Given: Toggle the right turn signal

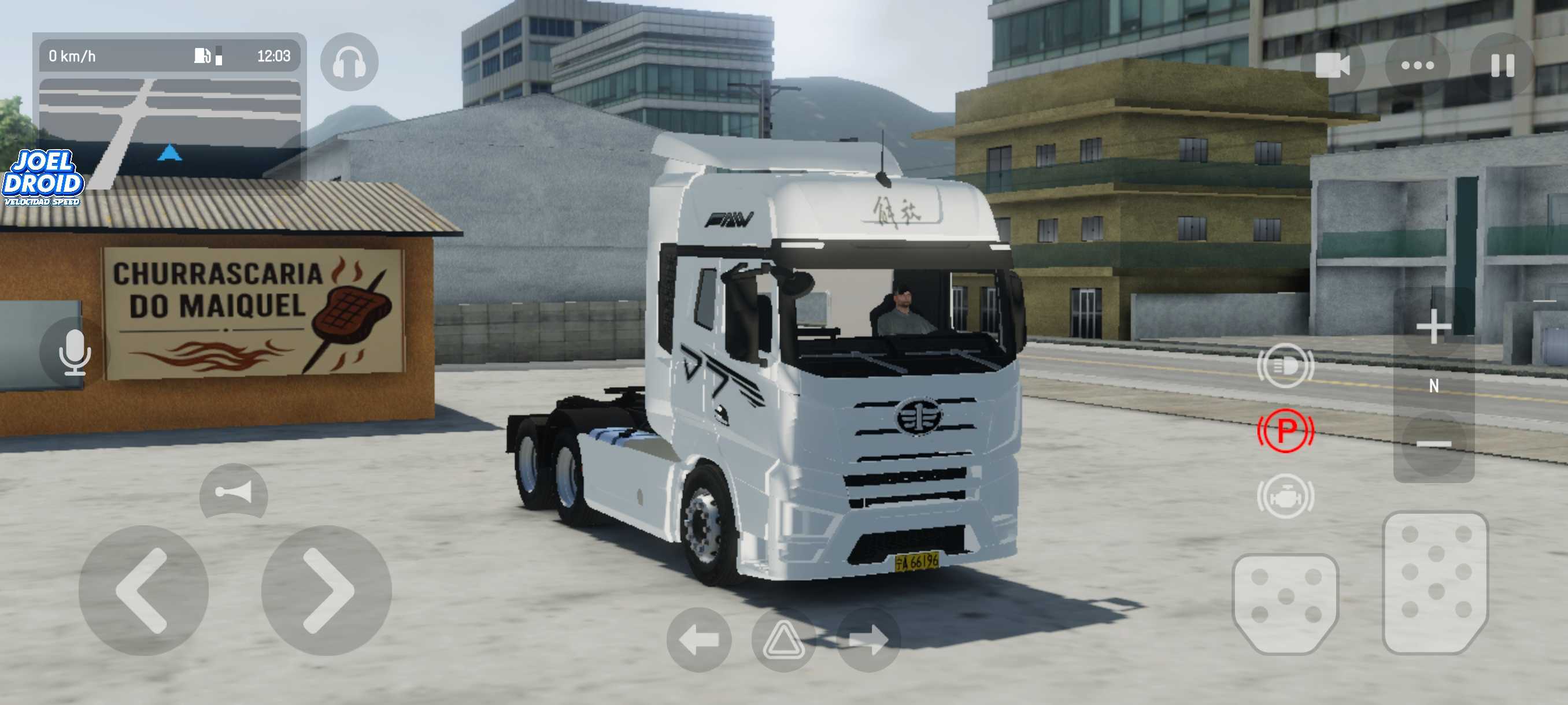Looking at the screenshot, I should pyautogui.click(x=868, y=640).
